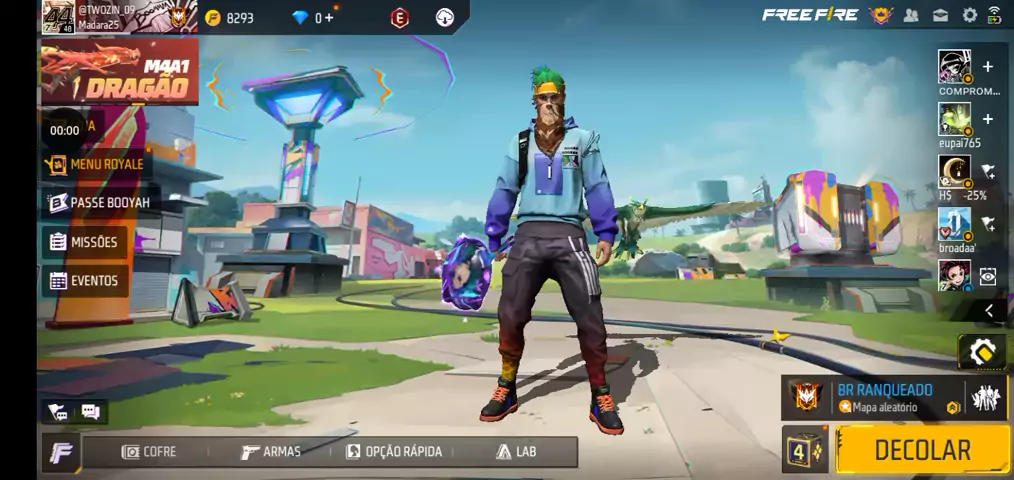Open the mail envelope inbox
The width and height of the screenshot is (1014, 480).
click(940, 15)
